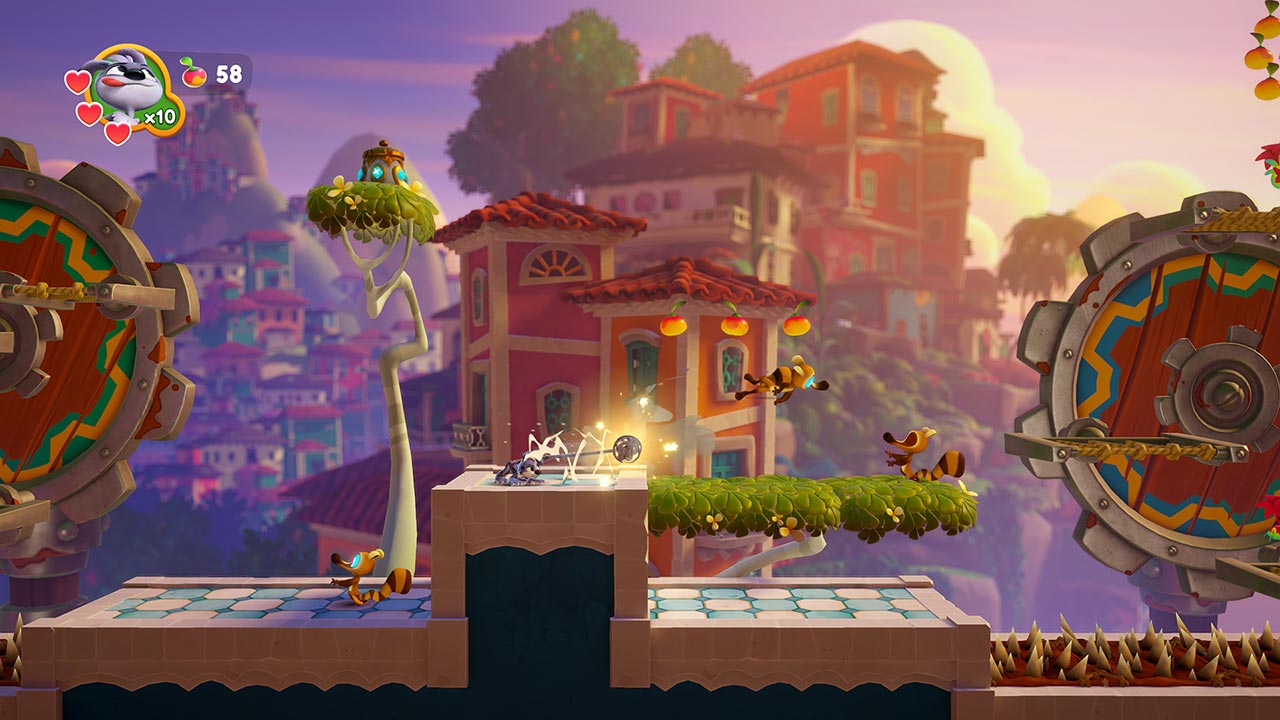
Task: Click the fruit collectible counter icon
Action: coord(194,73)
